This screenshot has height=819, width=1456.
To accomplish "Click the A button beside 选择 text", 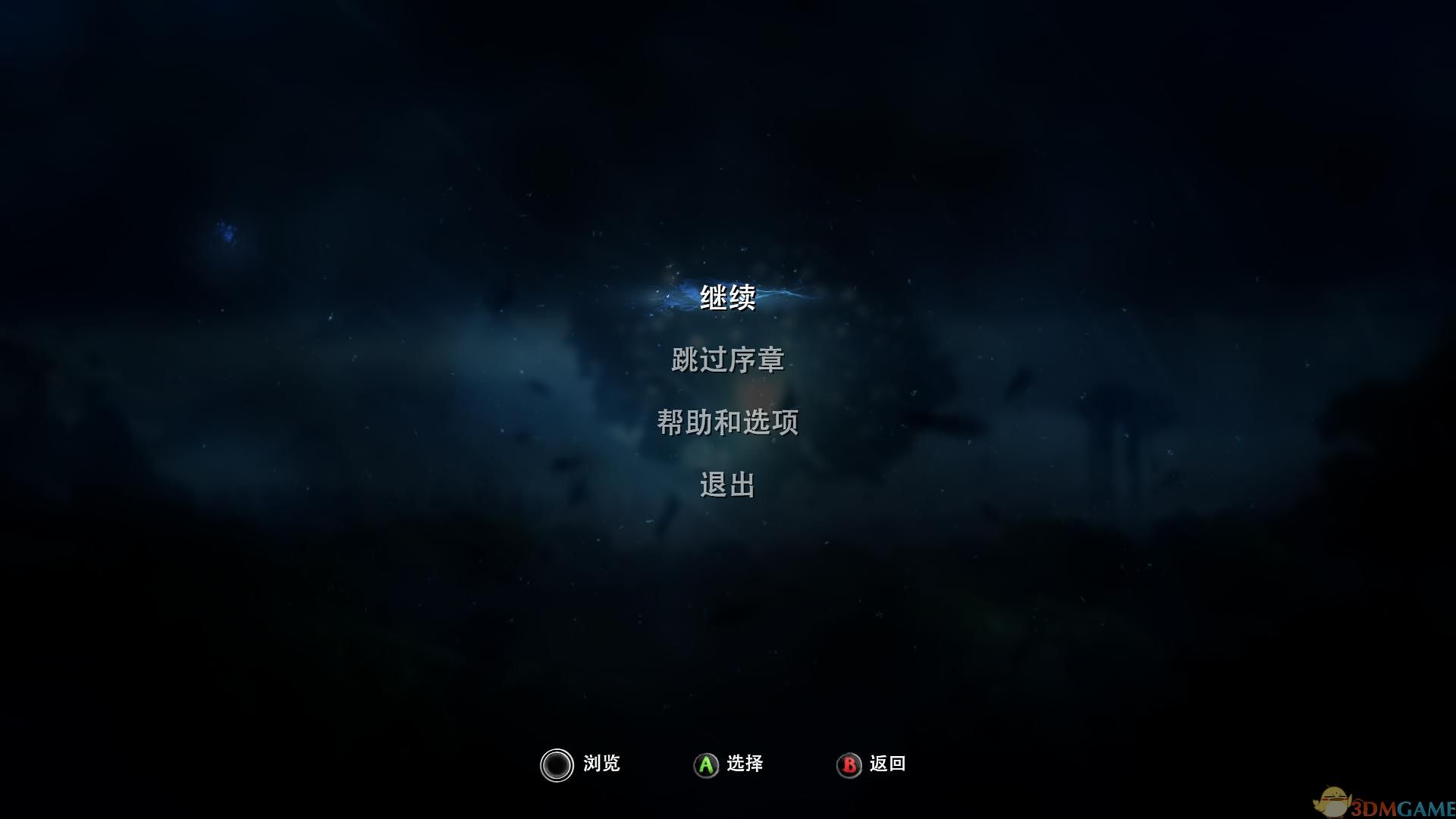I will pos(704,764).
